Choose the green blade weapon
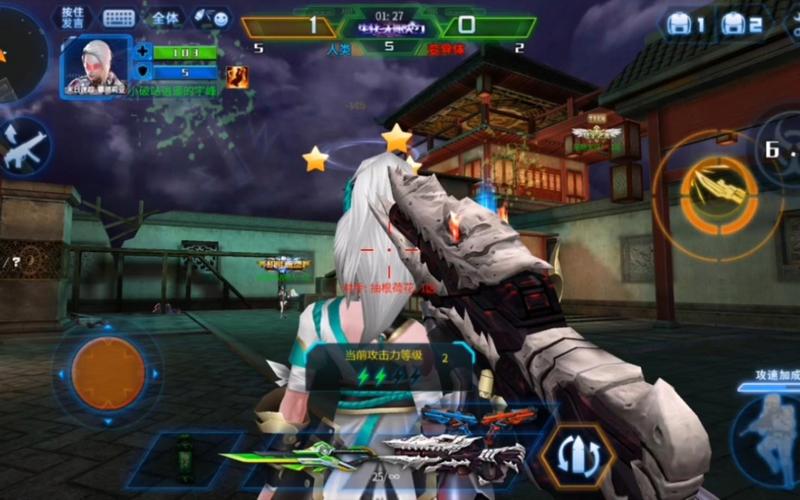800x500 pixels. click(x=292, y=456)
